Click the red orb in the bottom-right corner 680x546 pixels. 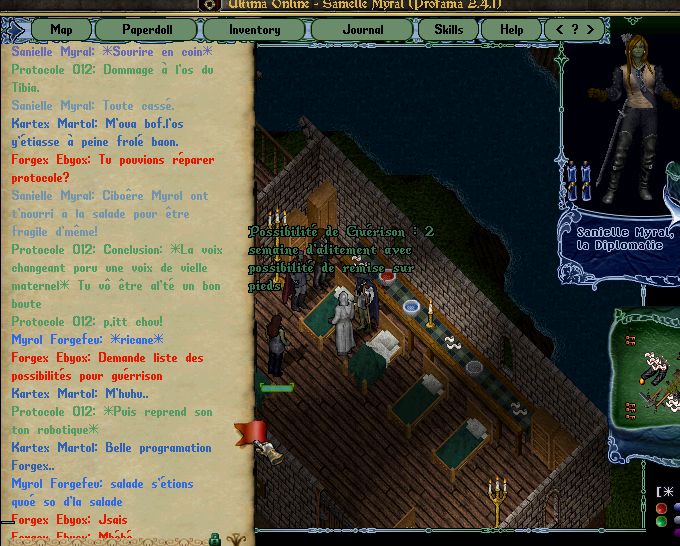661,508
